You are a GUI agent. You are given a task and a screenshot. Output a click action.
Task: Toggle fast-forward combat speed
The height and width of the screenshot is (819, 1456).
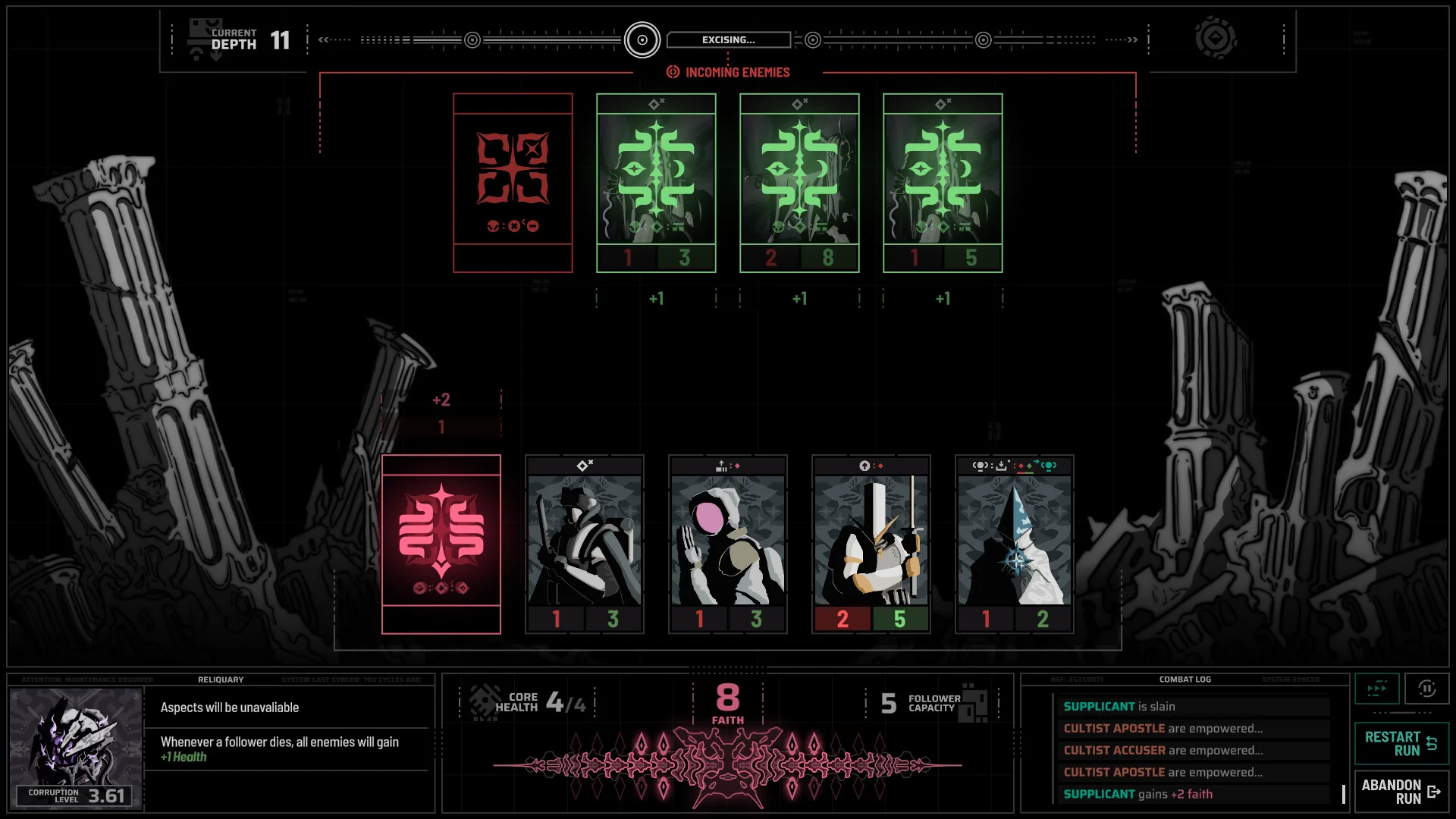pos(1376,689)
